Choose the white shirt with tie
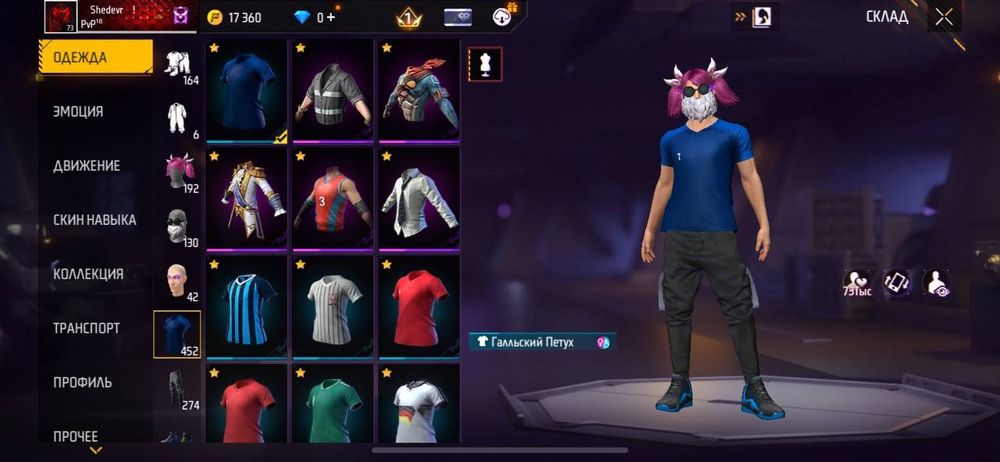The height and width of the screenshot is (462, 1000). click(418, 198)
